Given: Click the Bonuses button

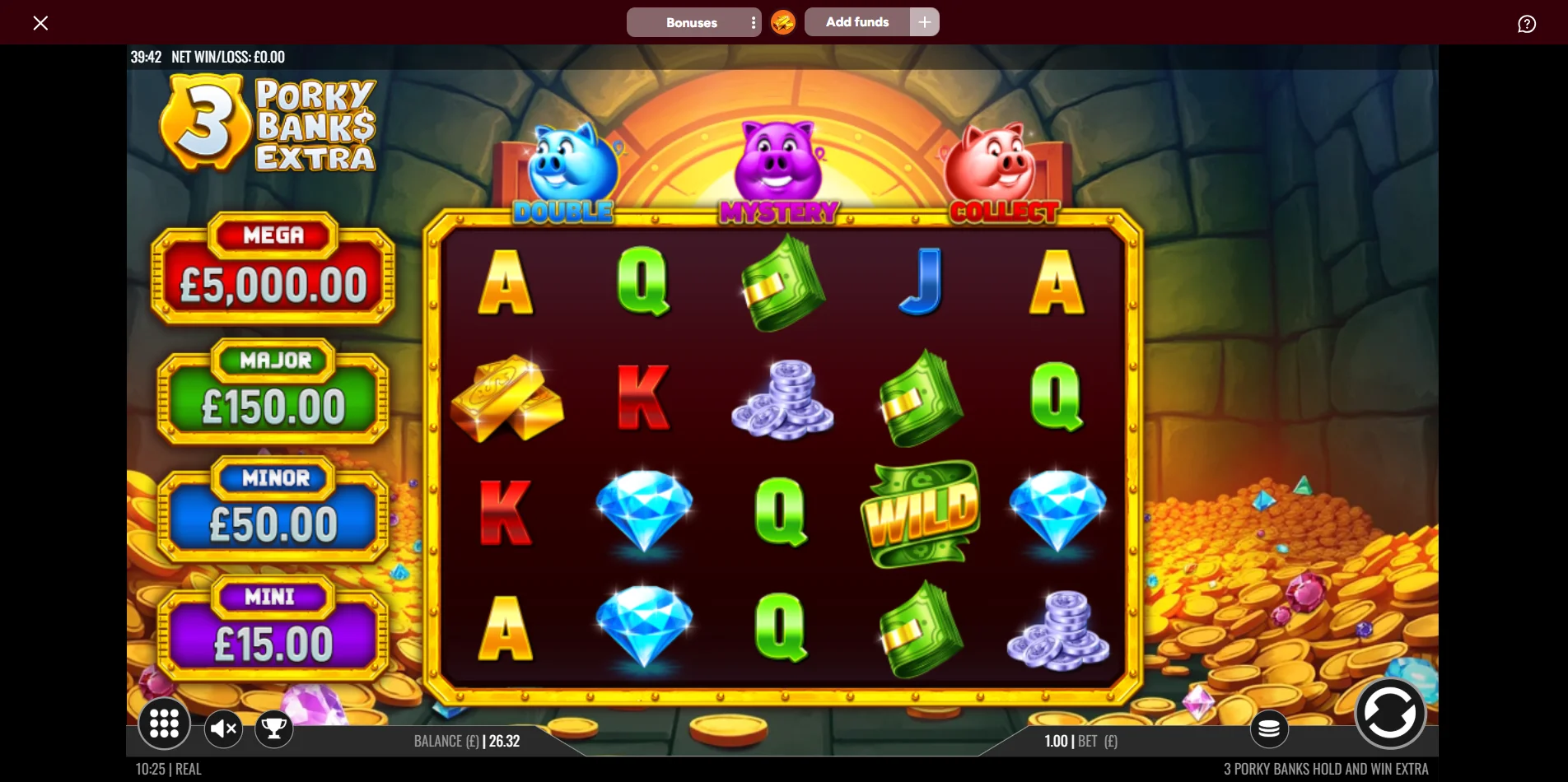Looking at the screenshot, I should [x=691, y=22].
